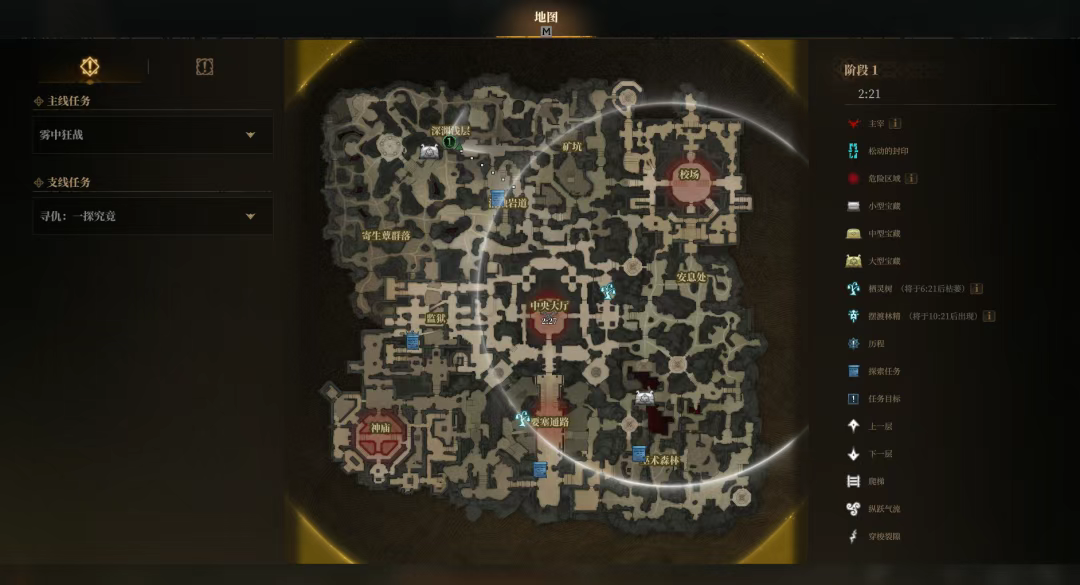Click the 穿梭裂隙 legend entry
Viewport: 1080px width, 585px height.
[883, 536]
